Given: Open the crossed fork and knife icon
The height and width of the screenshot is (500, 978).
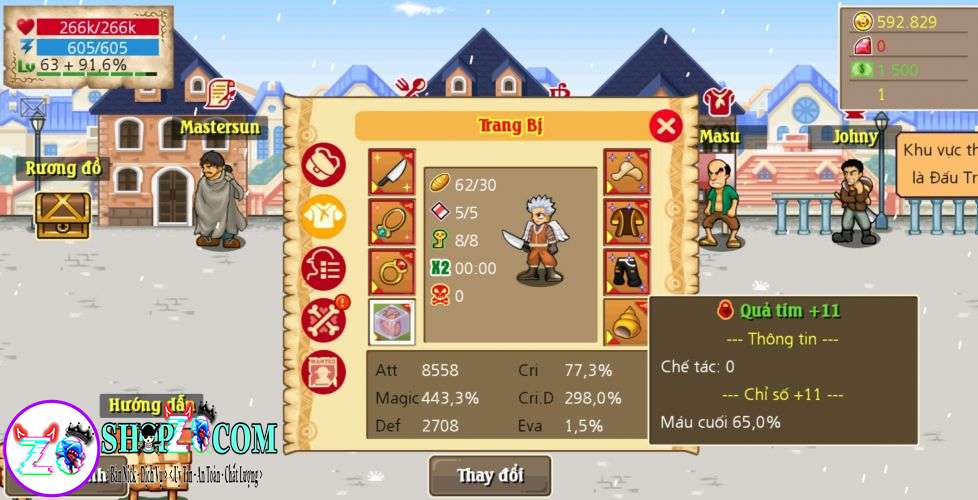Looking at the screenshot, I should click(x=410, y=90).
